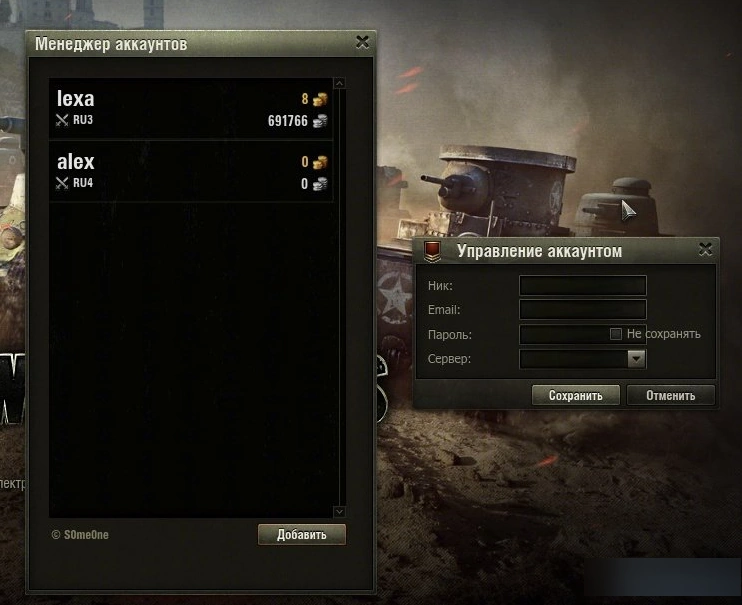Screen dimensions: 742x605
Task: Click the Отменить button
Action: pos(670,395)
